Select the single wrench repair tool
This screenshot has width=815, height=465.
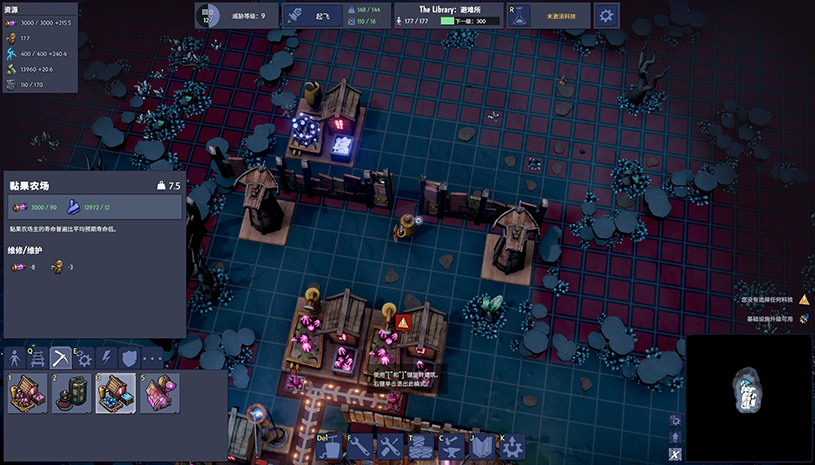click(360, 447)
